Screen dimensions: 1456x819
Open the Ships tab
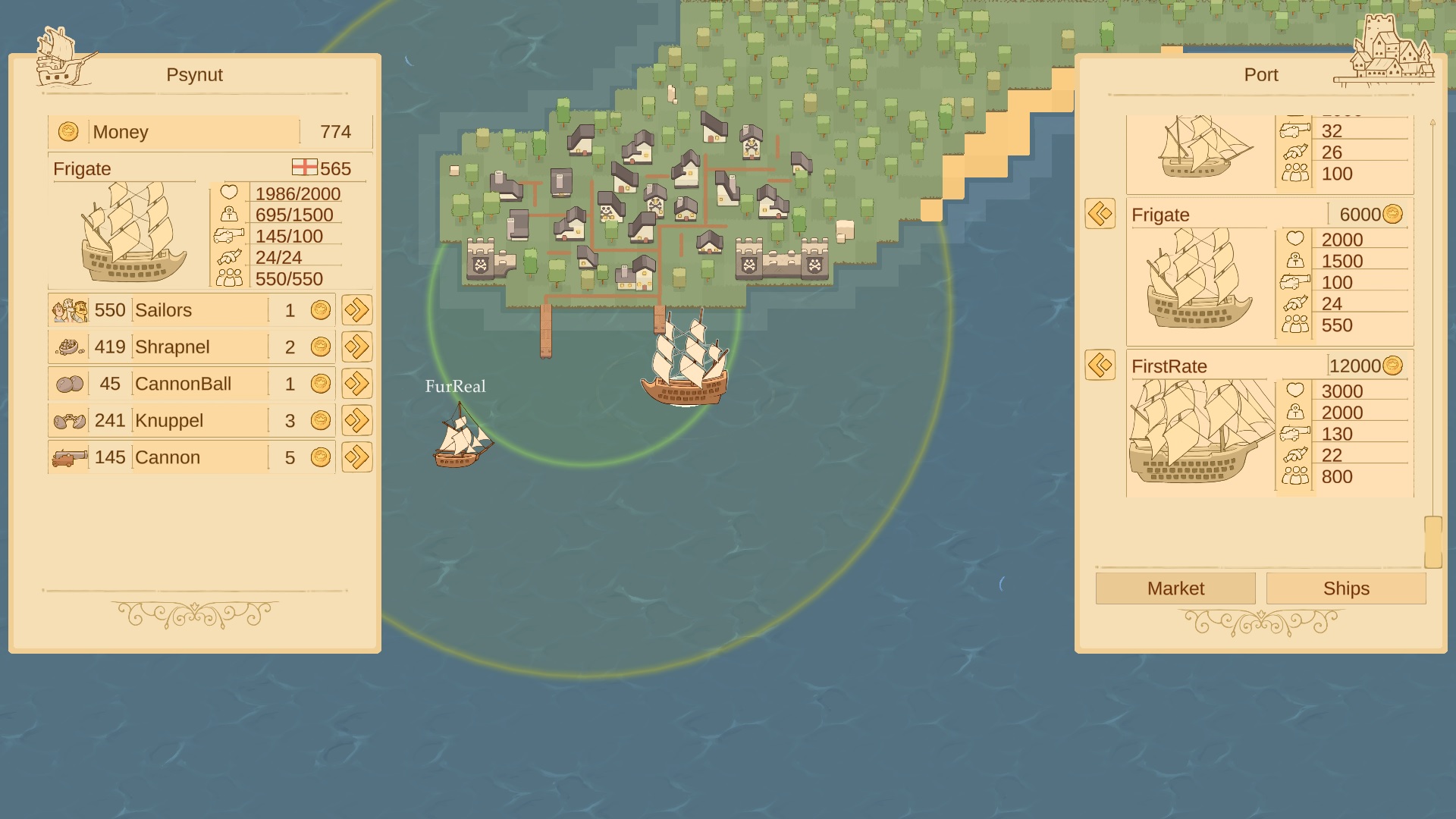click(1346, 588)
